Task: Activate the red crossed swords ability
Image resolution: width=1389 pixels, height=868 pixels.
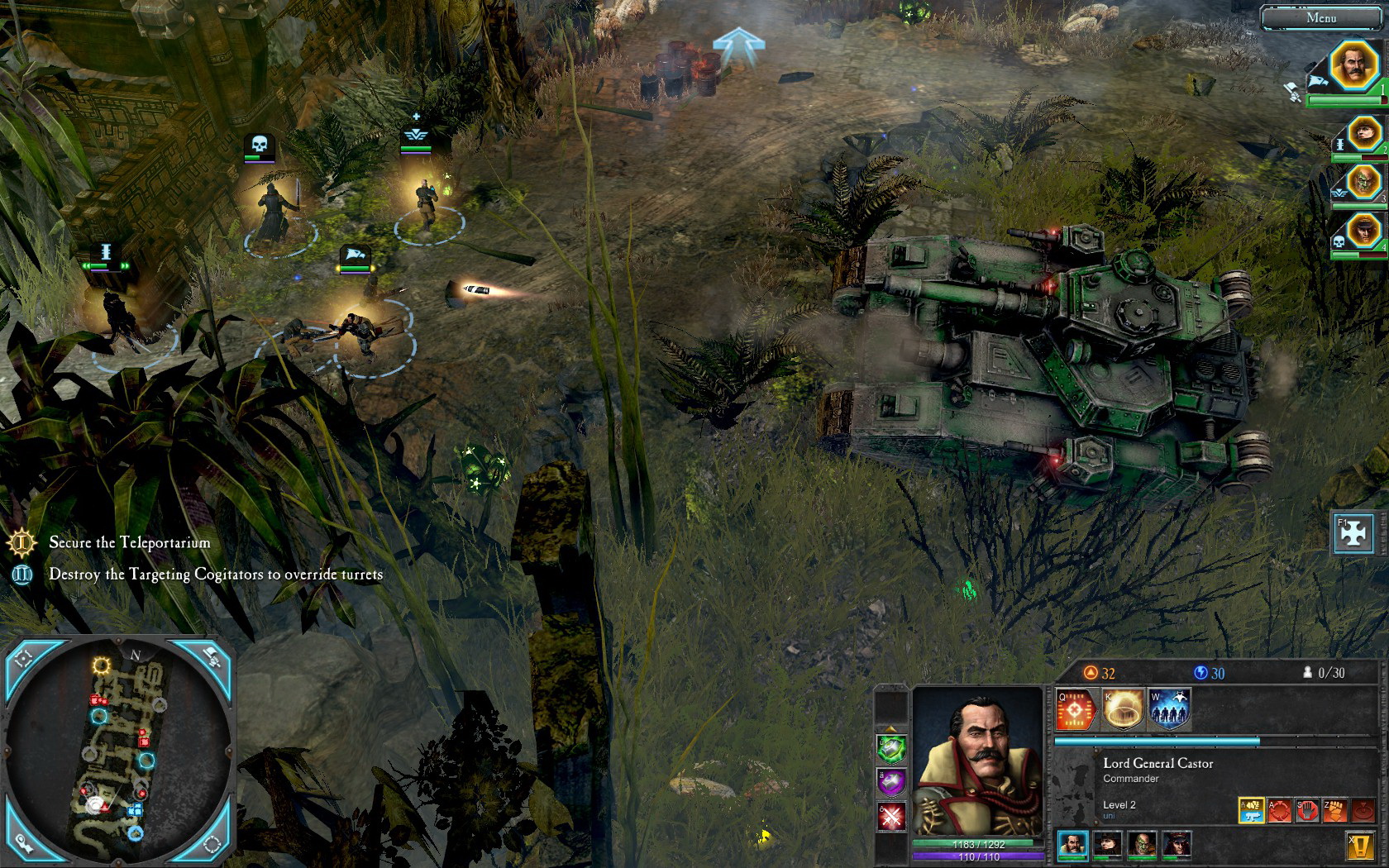Action: [x=891, y=818]
